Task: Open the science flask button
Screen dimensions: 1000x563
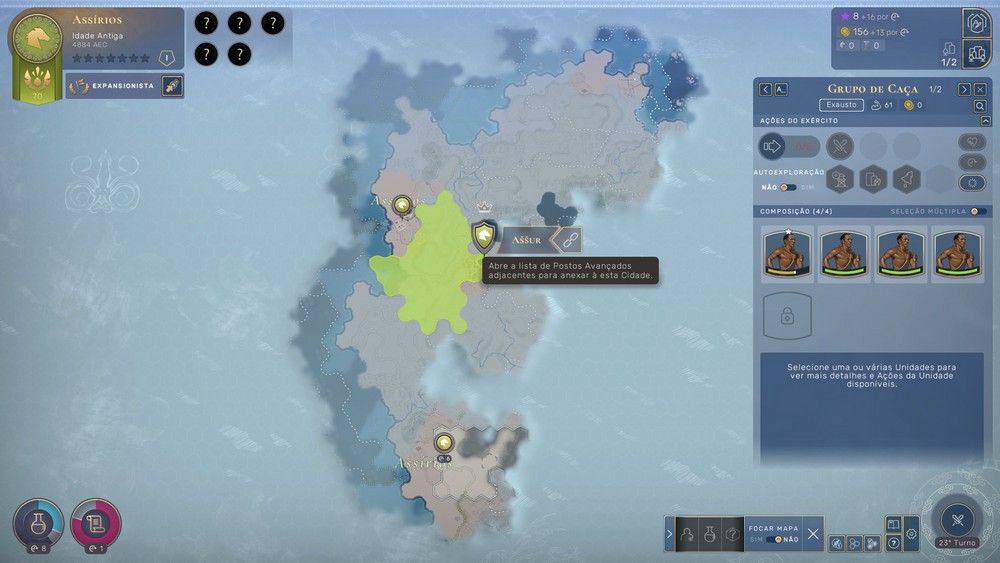Action: click(x=37, y=521)
